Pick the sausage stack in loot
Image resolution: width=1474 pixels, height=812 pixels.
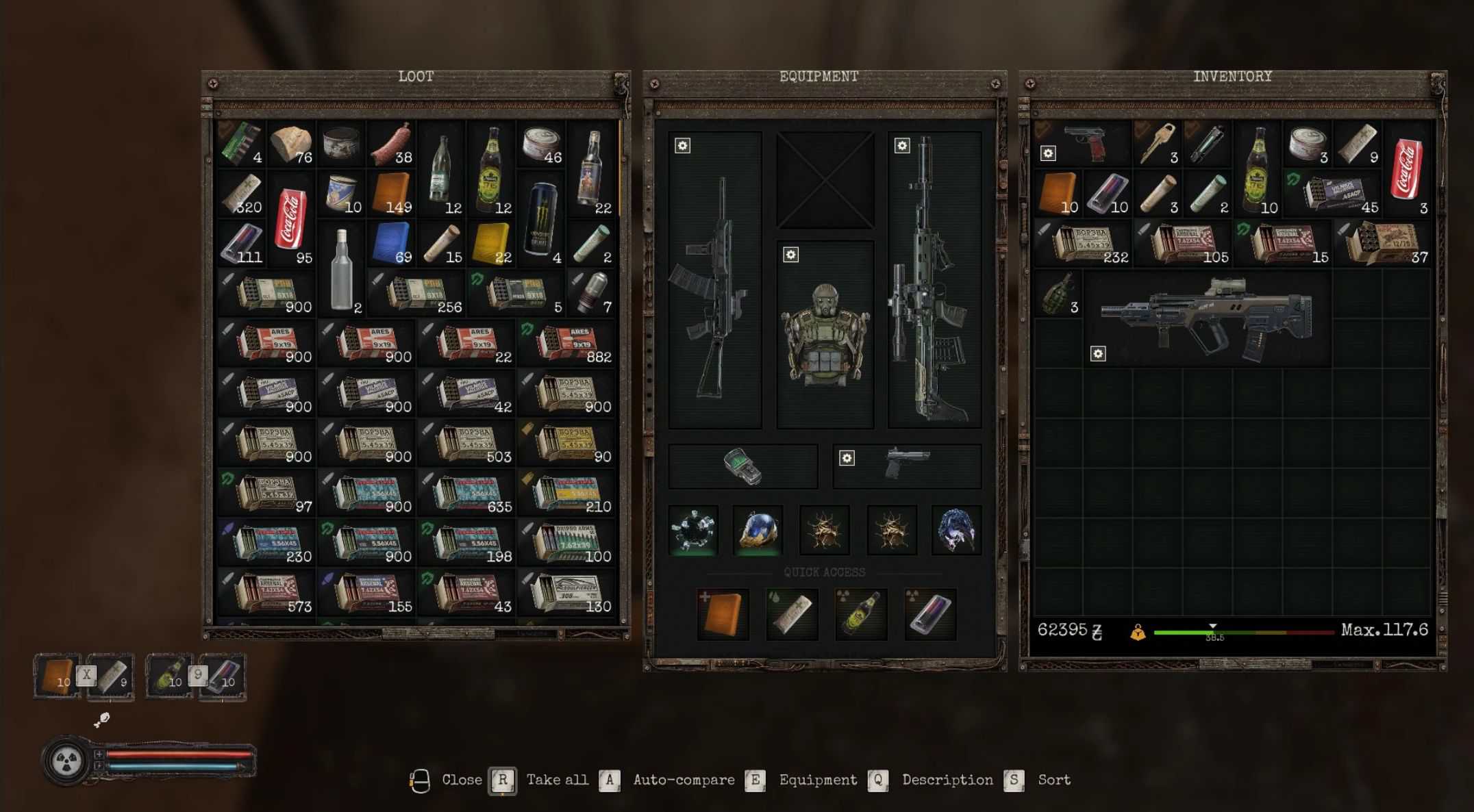pos(391,144)
